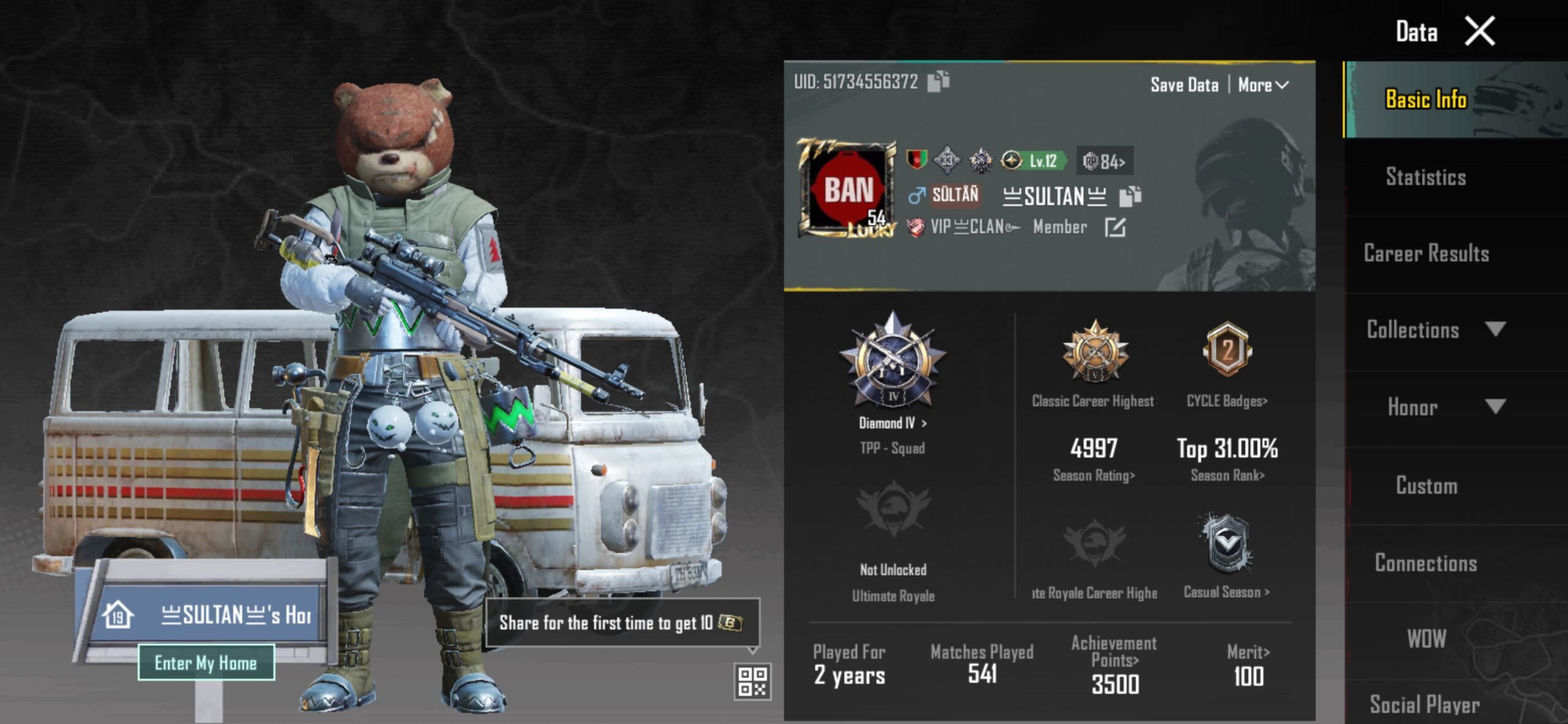Image resolution: width=1568 pixels, height=724 pixels.
Task: Enter My Home
Action: click(x=206, y=663)
